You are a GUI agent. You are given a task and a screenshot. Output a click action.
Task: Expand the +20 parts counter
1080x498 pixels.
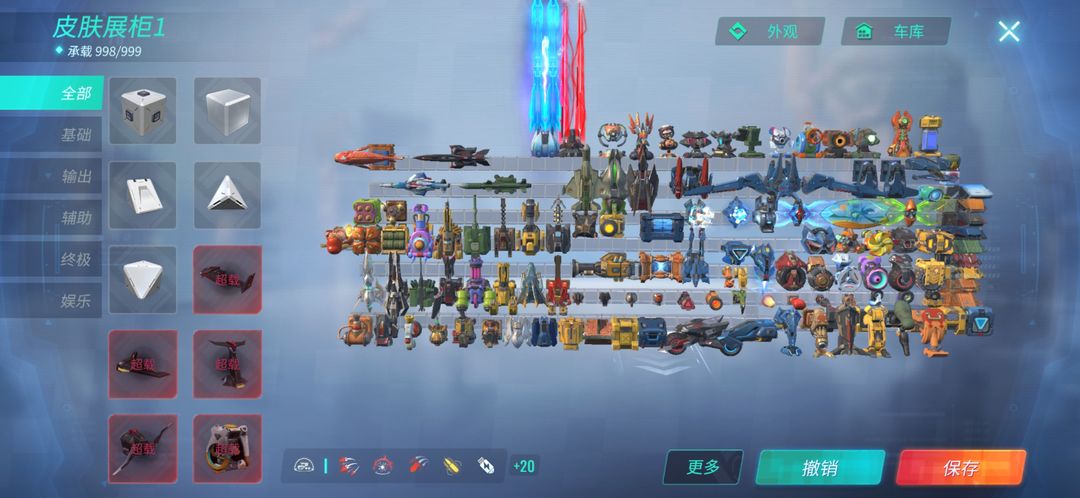(x=522, y=466)
